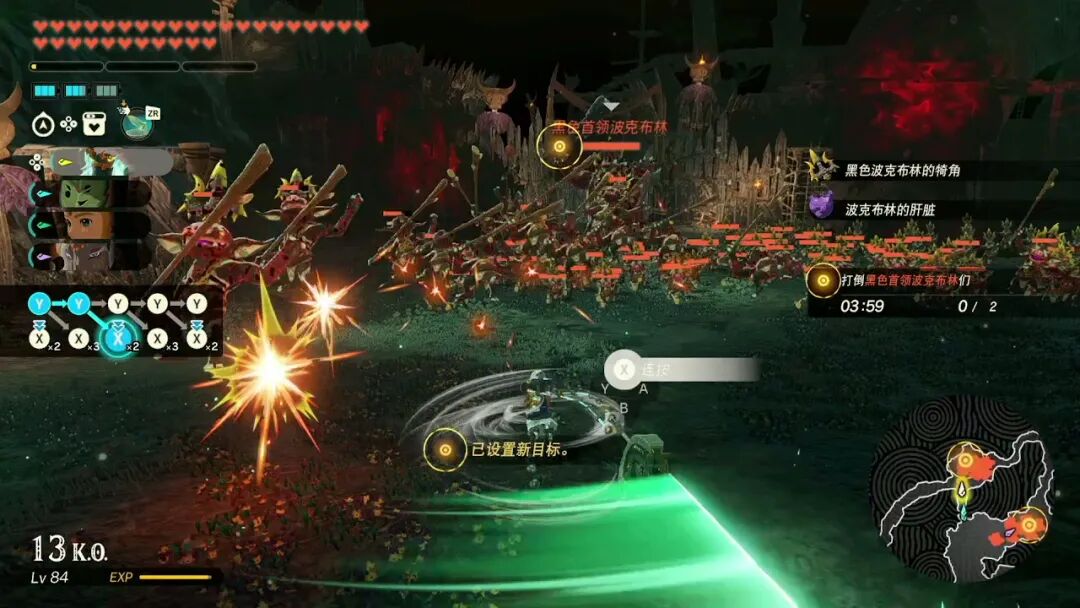
Task: Select the heart box healing item icon
Action: click(94, 124)
